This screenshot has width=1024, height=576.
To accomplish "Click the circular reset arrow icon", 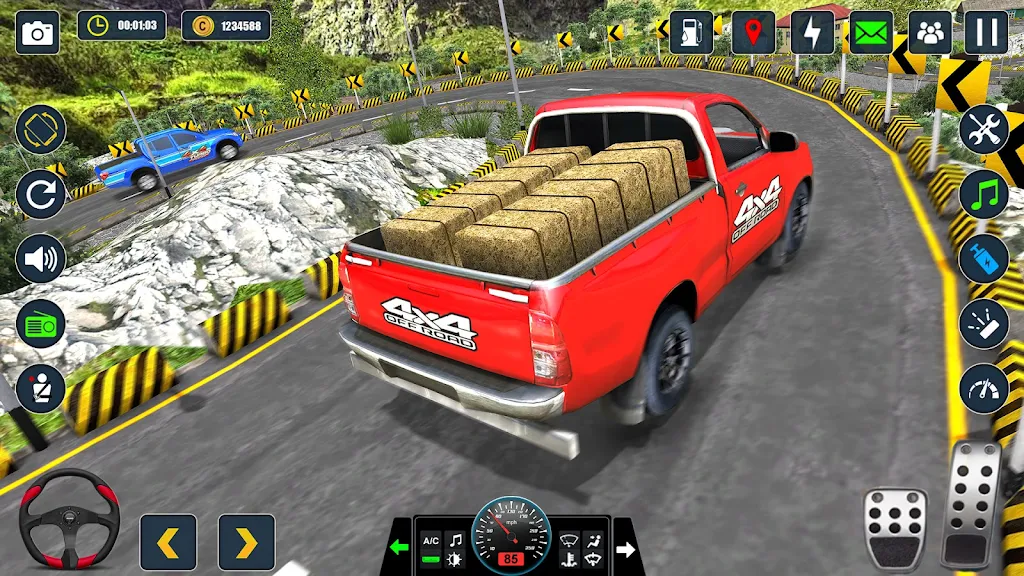I will 41,194.
